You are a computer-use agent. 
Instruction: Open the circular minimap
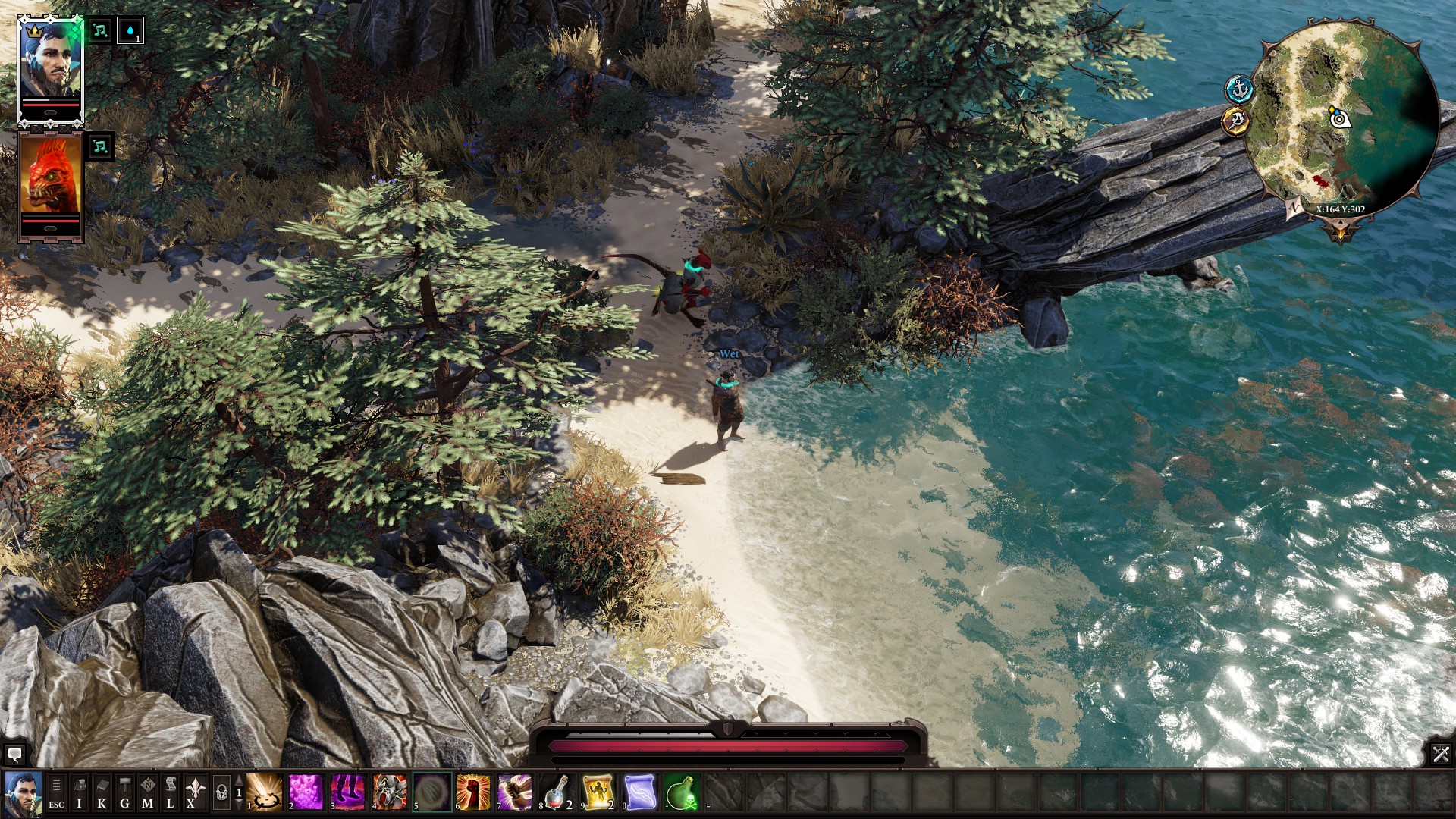coord(1341,121)
